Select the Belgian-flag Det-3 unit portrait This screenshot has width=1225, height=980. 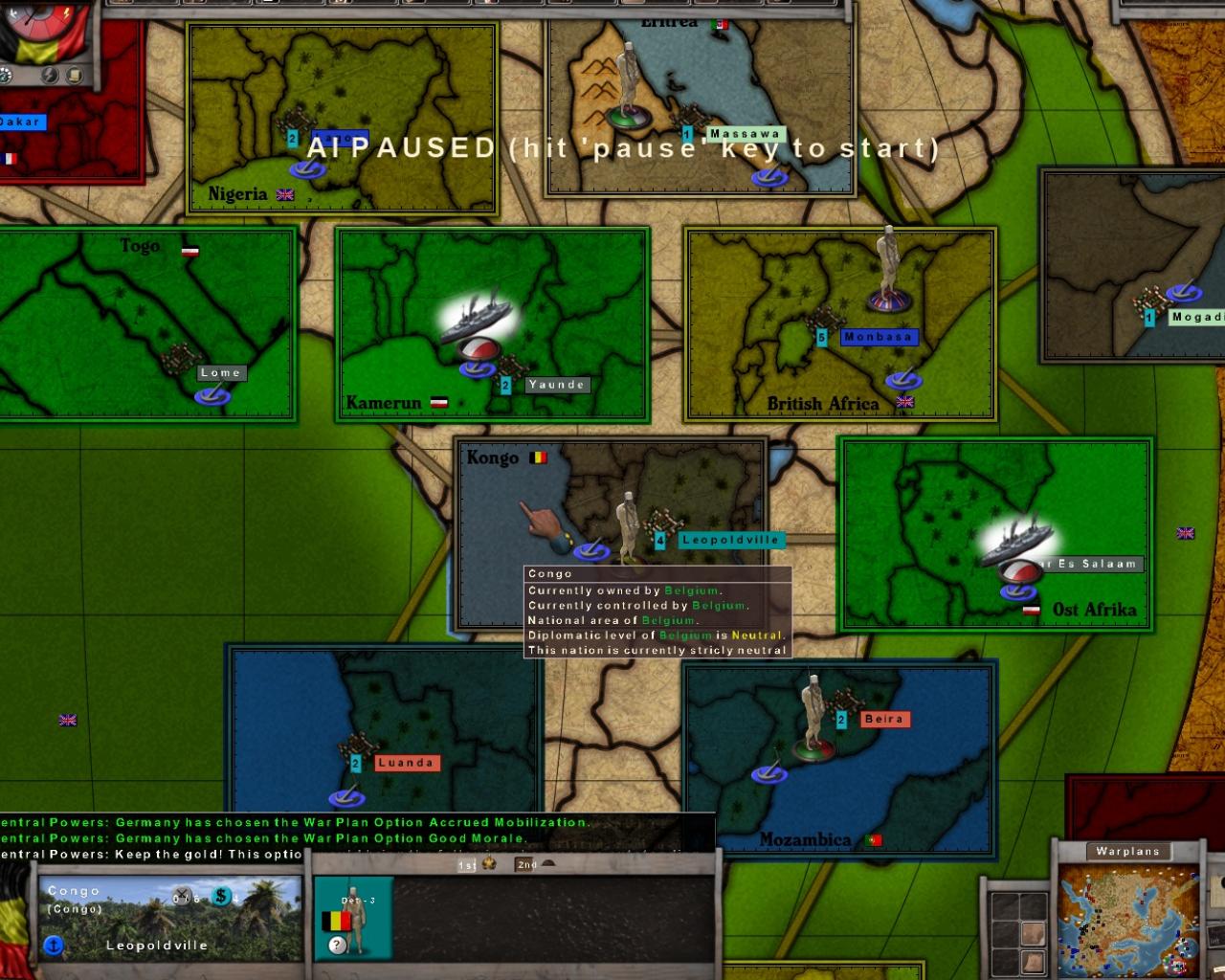point(354,919)
